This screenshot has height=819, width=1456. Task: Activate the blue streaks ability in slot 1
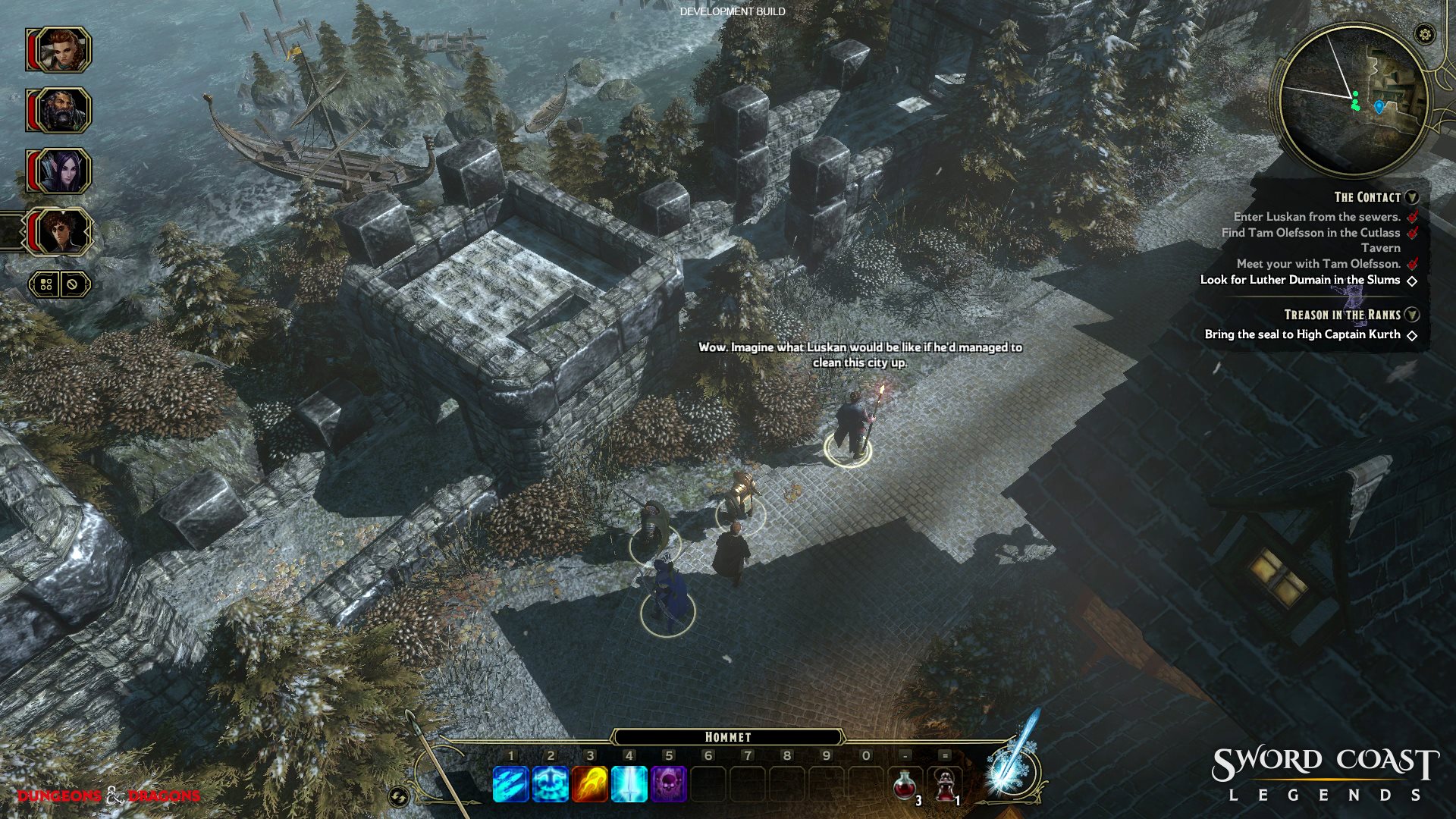click(511, 783)
